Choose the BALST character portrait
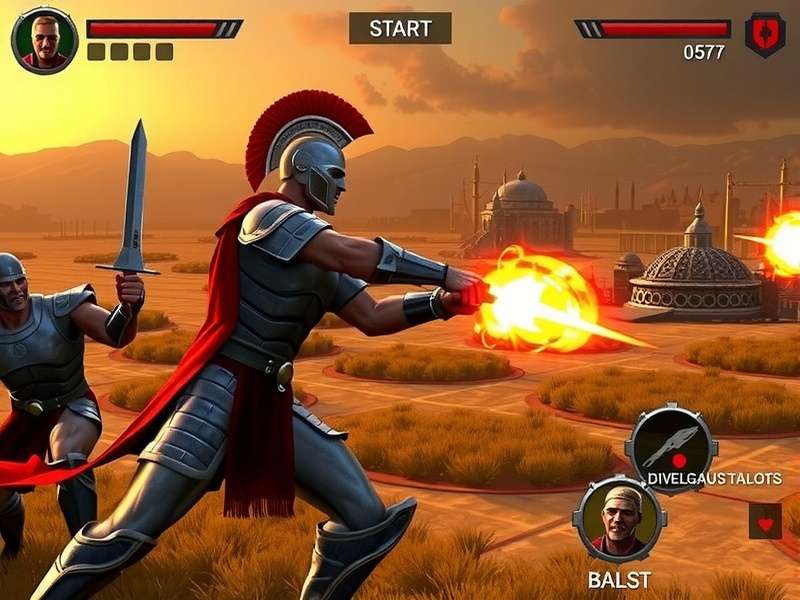Screen dimensions: 800x600 (x=619, y=519)
